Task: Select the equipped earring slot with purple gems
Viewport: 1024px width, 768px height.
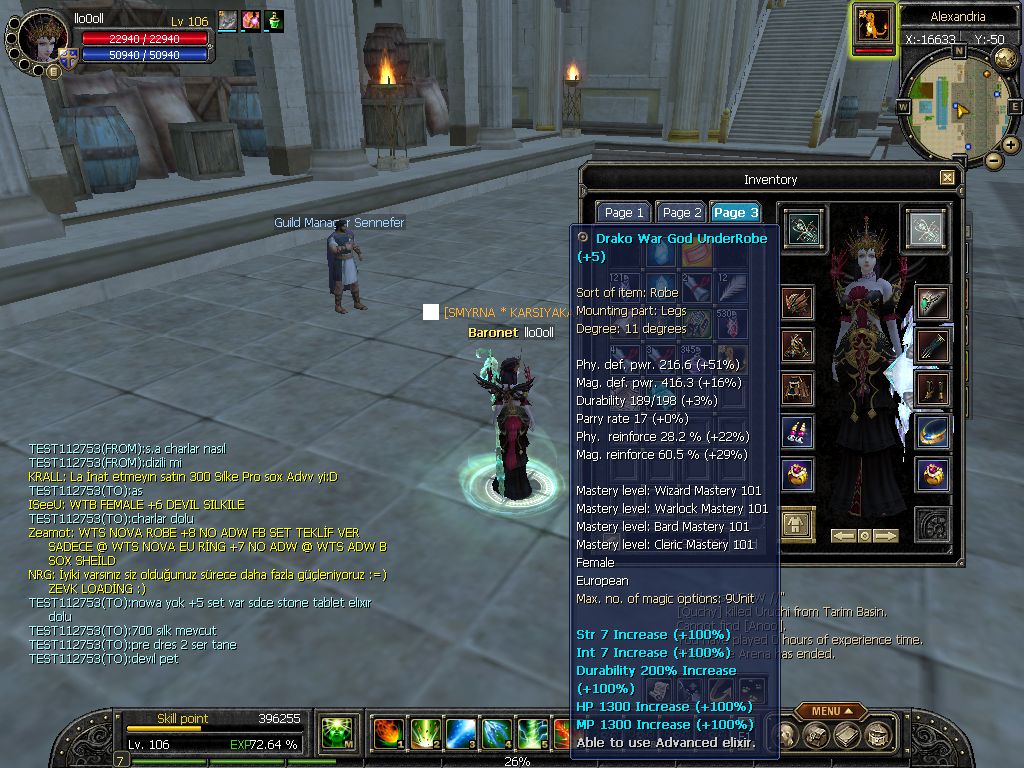Action: pyautogui.click(x=797, y=432)
